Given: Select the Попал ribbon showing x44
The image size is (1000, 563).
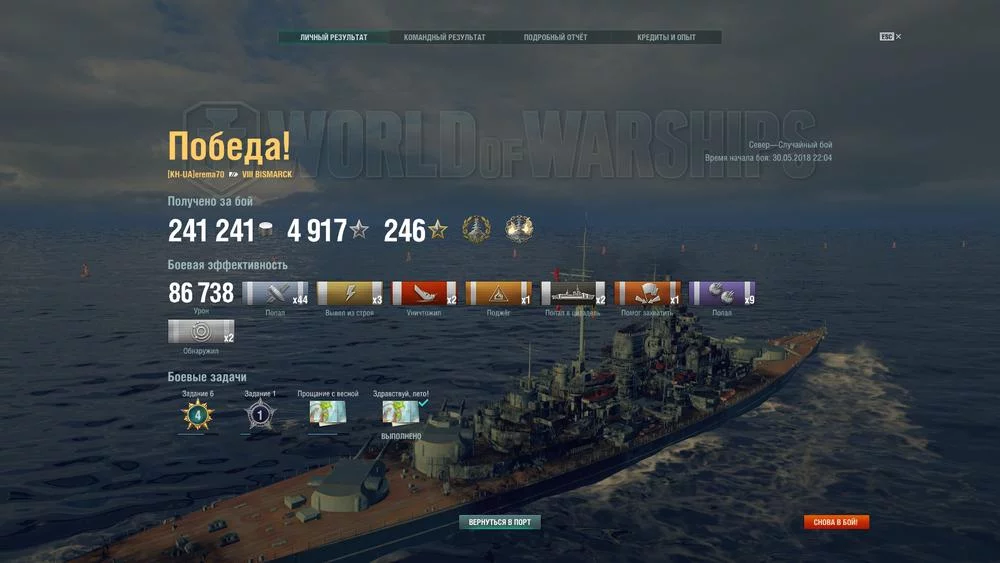Looking at the screenshot, I should coord(275,293).
